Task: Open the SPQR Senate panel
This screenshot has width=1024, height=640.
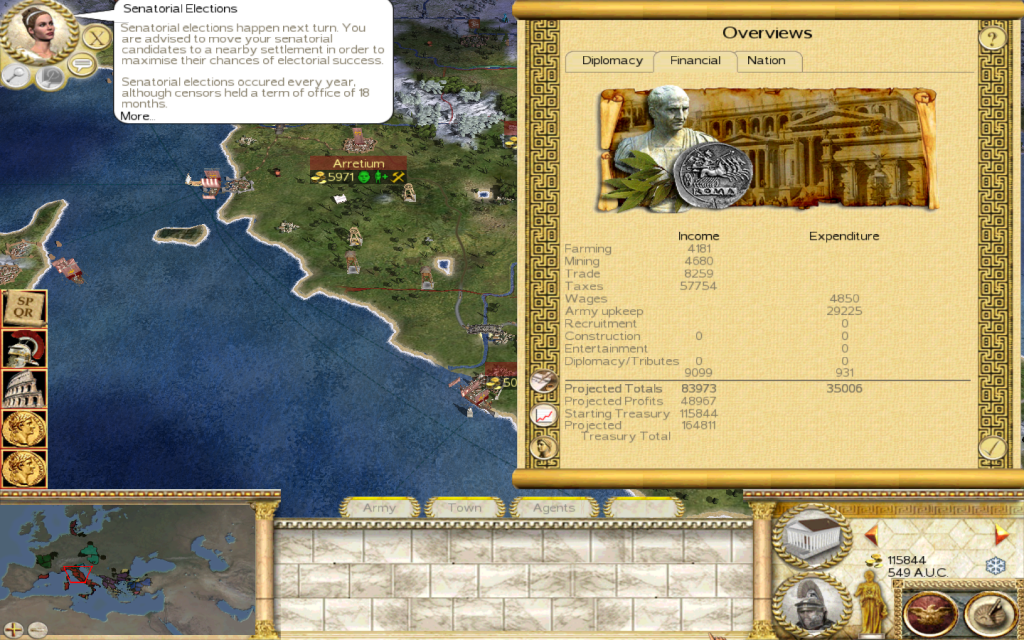Action: (x=25, y=310)
